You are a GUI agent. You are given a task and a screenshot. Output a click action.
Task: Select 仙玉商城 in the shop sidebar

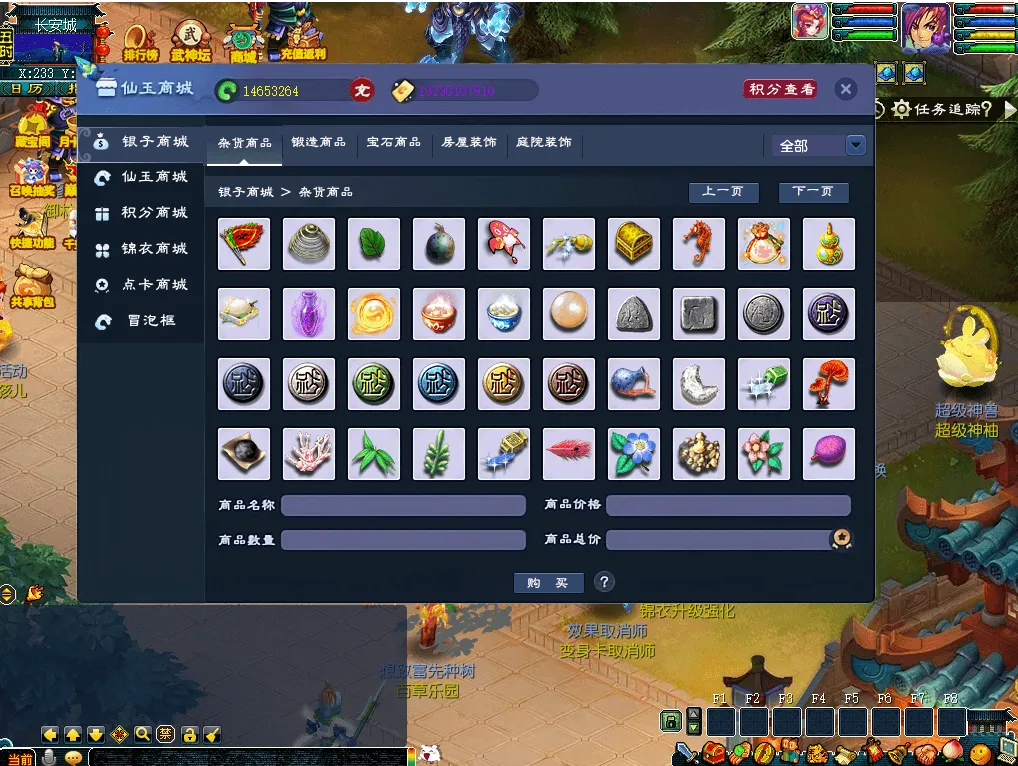point(154,177)
